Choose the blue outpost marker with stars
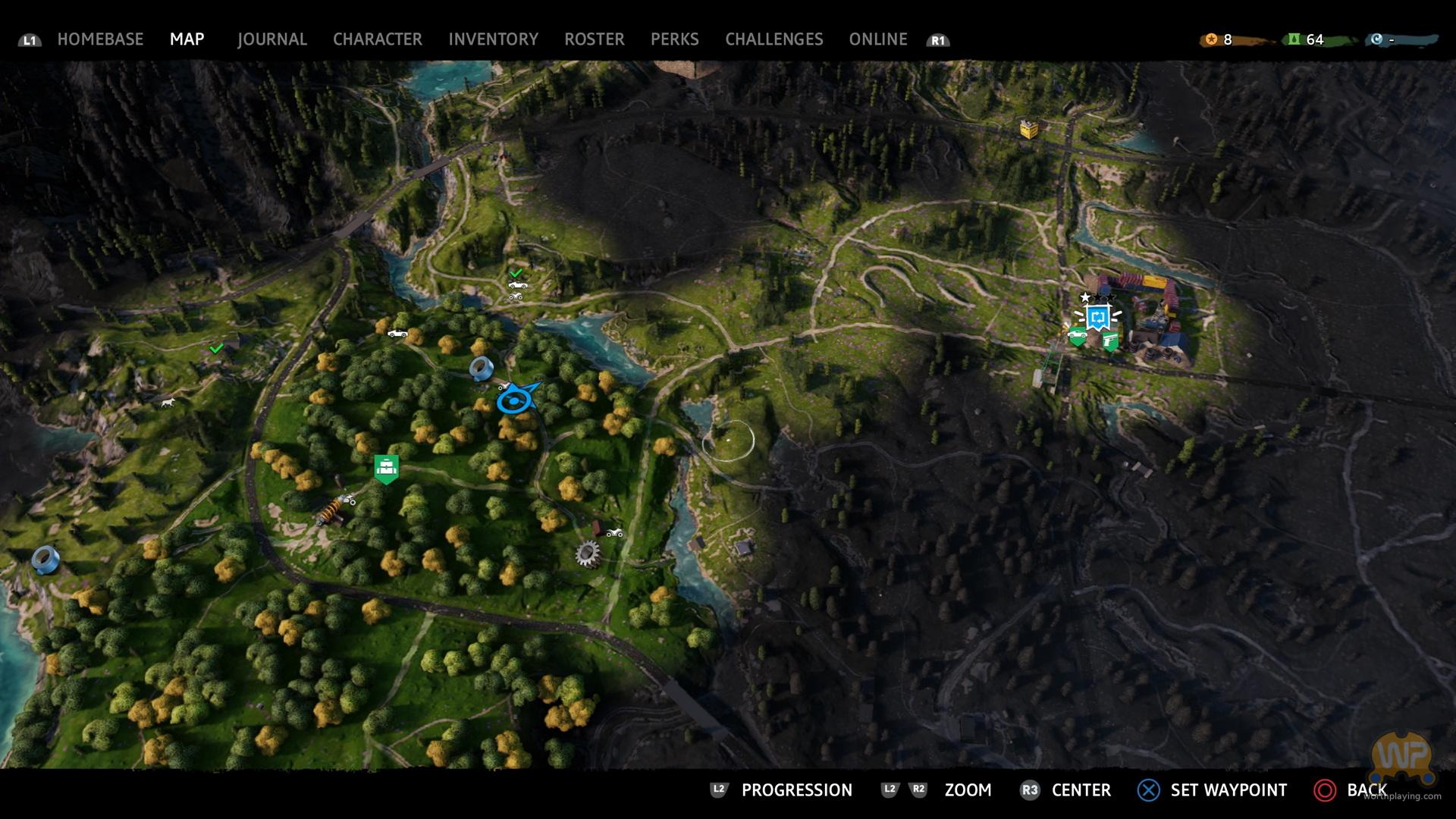The width and height of the screenshot is (1456, 819). [1097, 316]
